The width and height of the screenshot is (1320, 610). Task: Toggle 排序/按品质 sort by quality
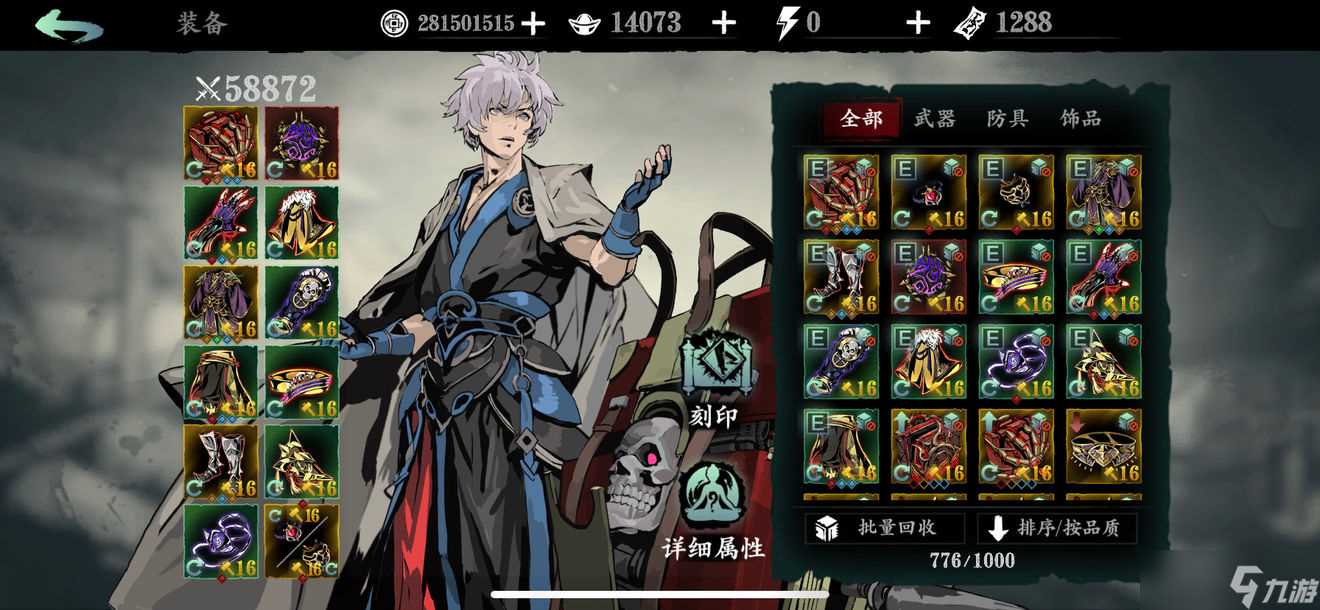(x=1057, y=528)
